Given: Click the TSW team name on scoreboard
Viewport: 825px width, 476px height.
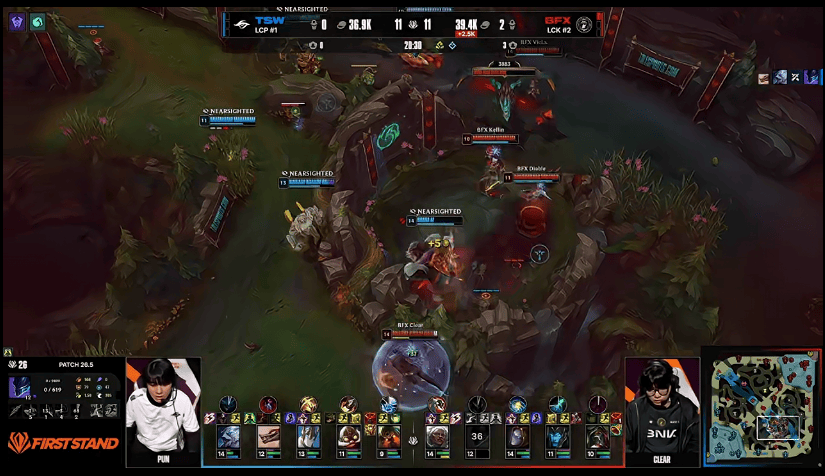Looking at the screenshot, I should pos(270,19).
